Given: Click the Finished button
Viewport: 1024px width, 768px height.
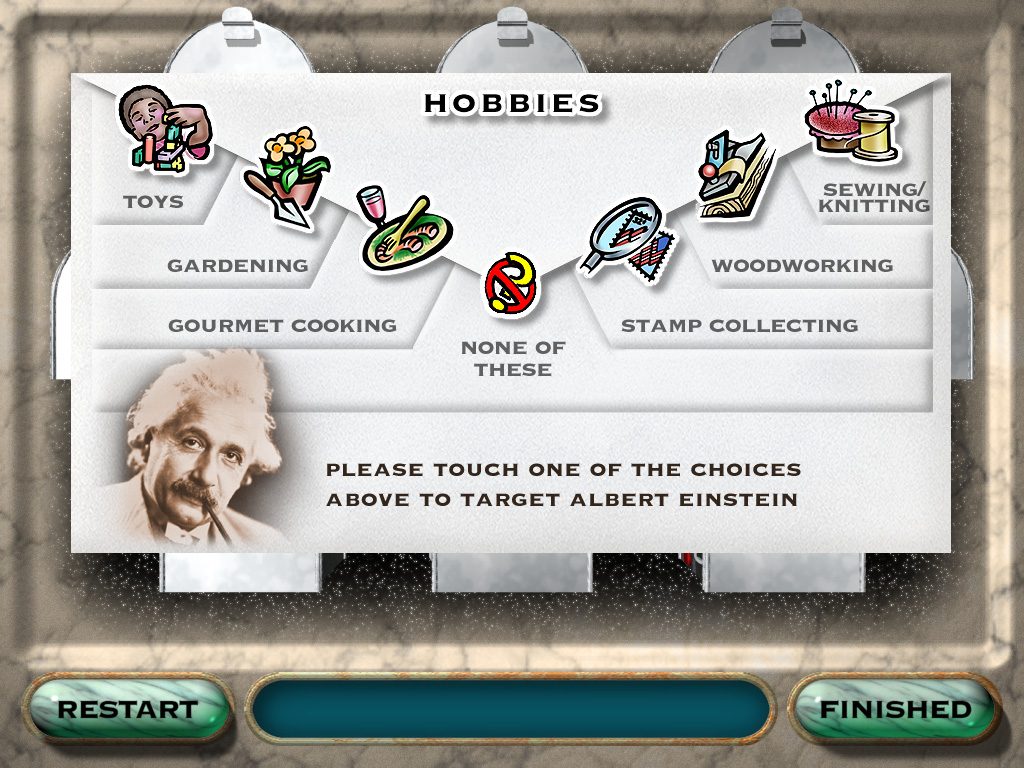Looking at the screenshot, I should [895, 710].
